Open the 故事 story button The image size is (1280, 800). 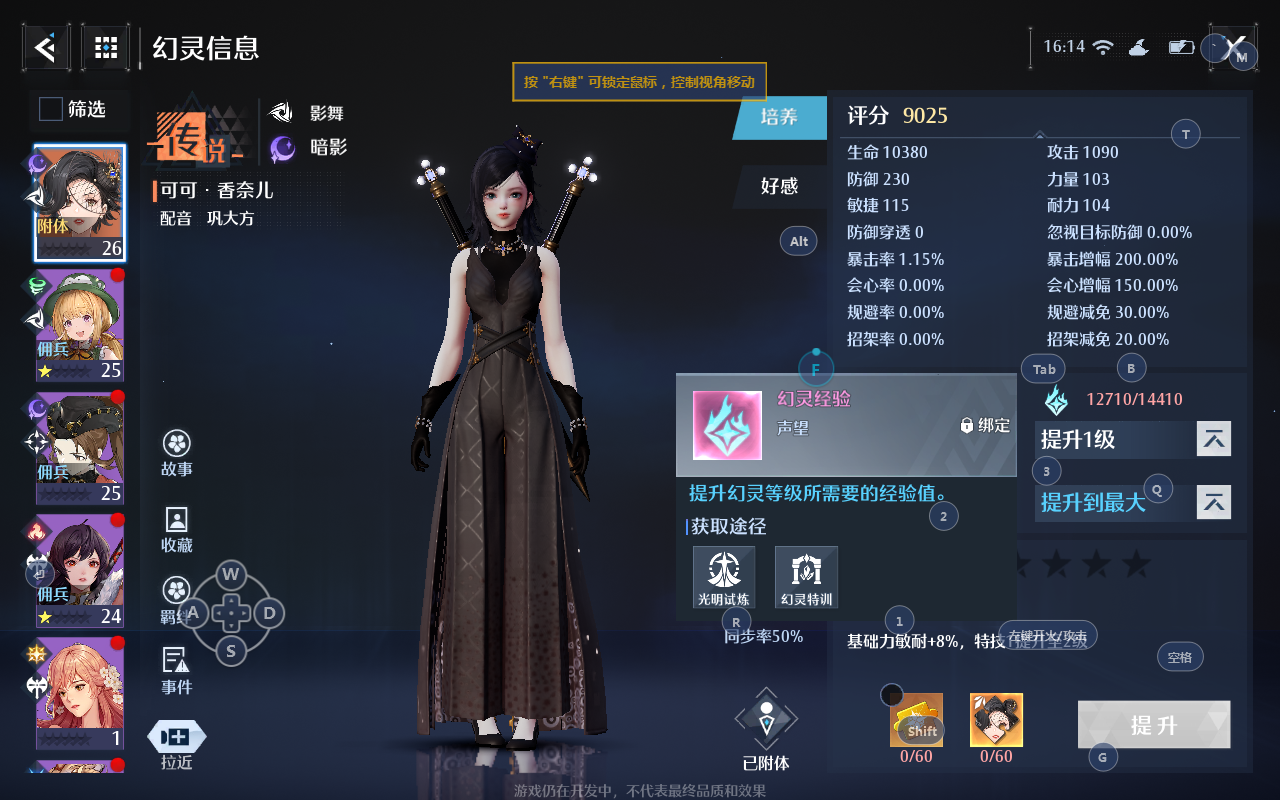(177, 453)
